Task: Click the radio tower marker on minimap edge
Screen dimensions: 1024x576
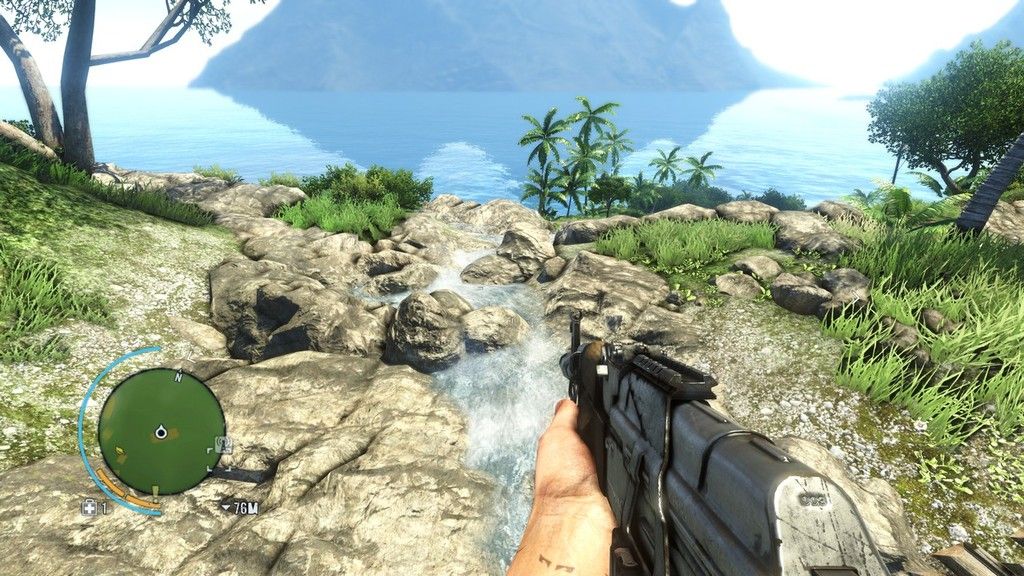Action: (223, 444)
